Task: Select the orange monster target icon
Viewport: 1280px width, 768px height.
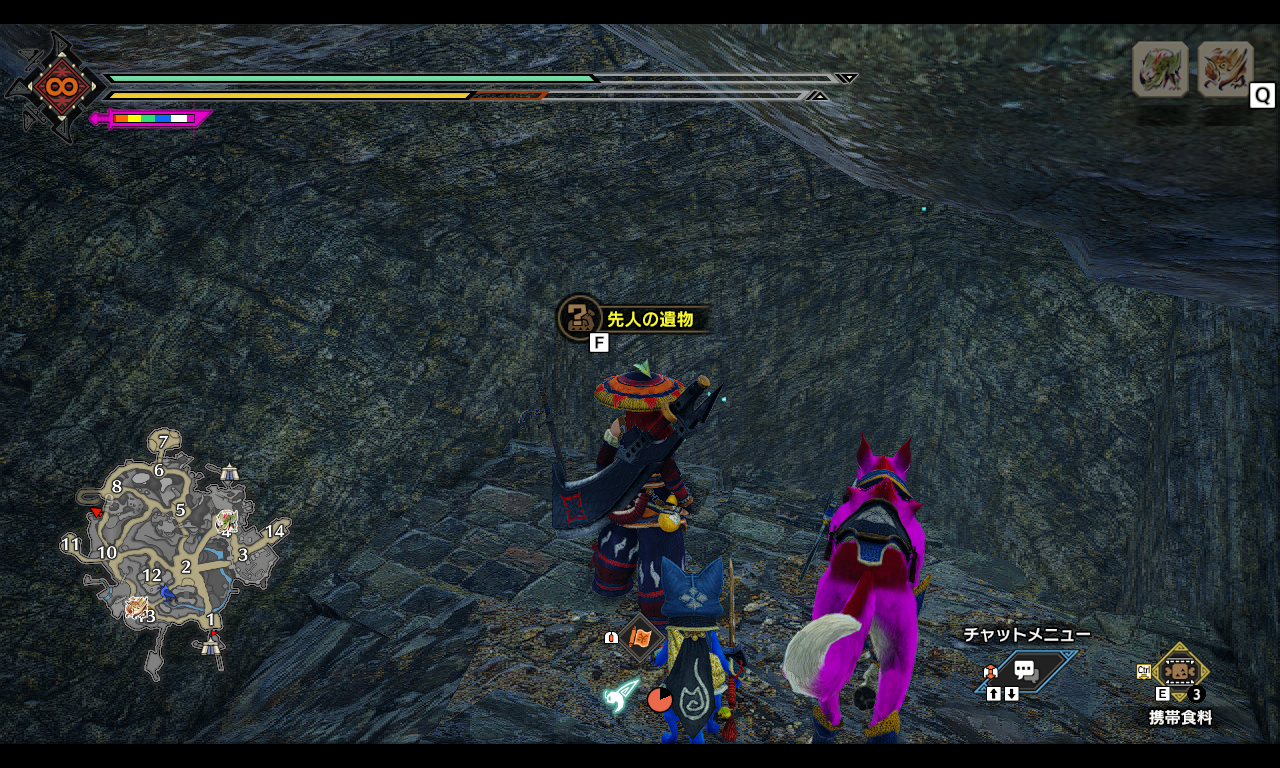Action: (x=1225, y=69)
